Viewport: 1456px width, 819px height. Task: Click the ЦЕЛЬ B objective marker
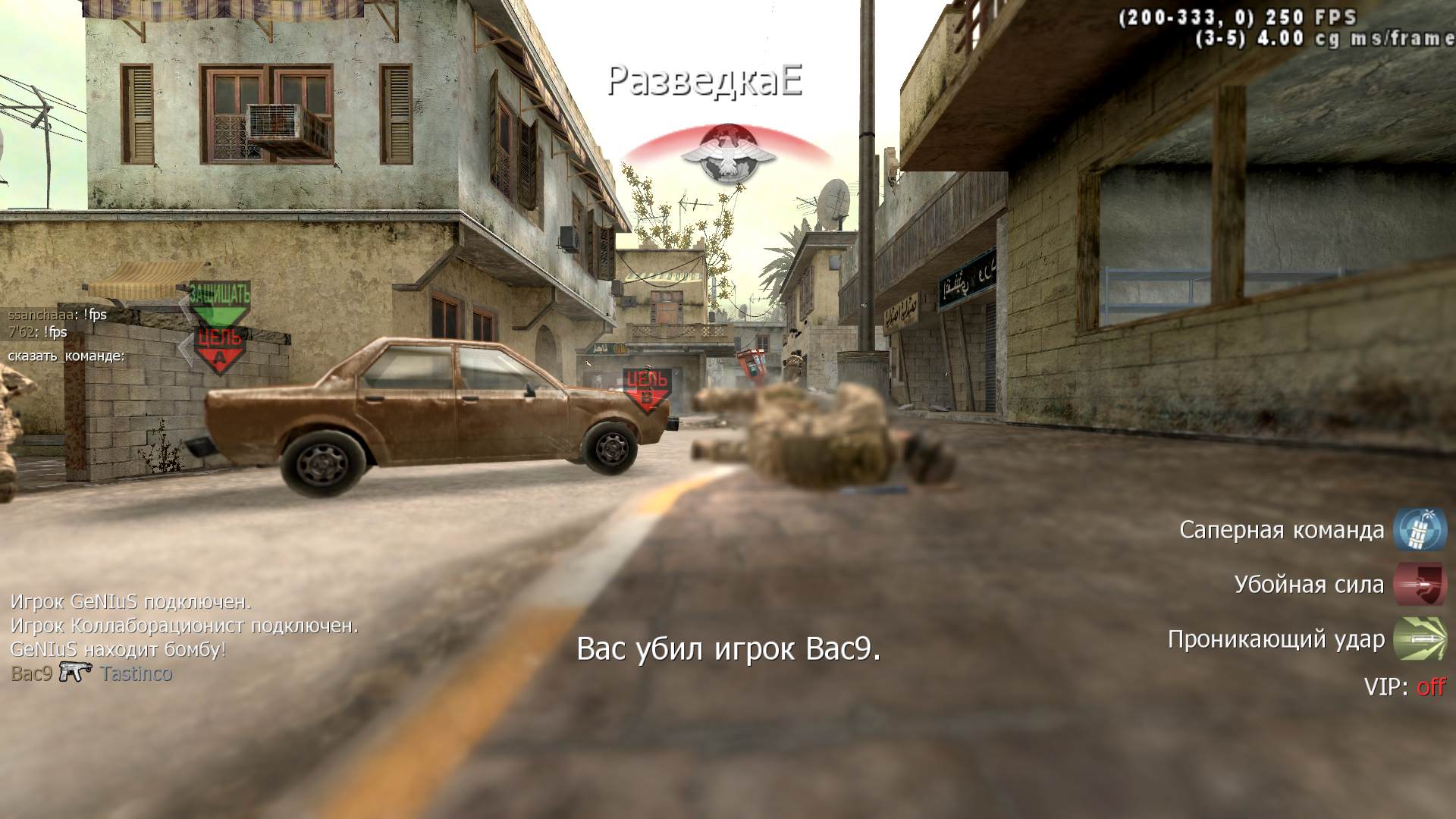click(647, 390)
